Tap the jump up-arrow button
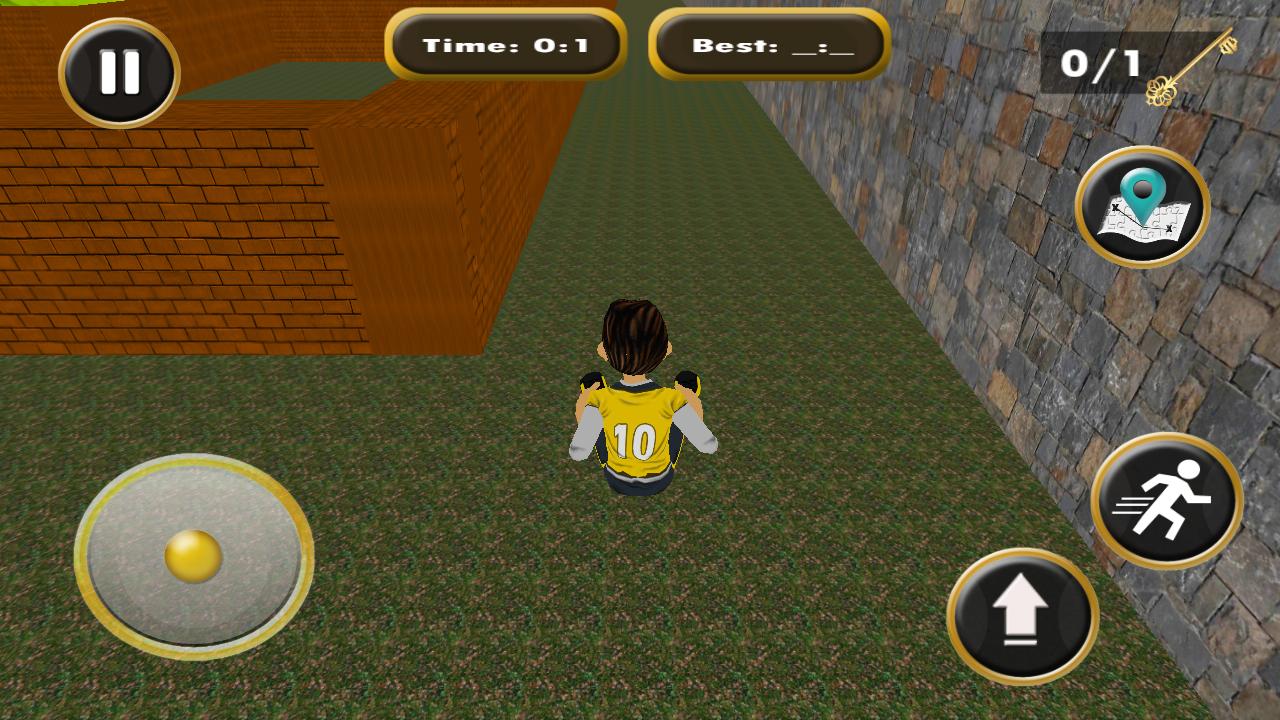The height and width of the screenshot is (720, 1280). [x=1022, y=615]
